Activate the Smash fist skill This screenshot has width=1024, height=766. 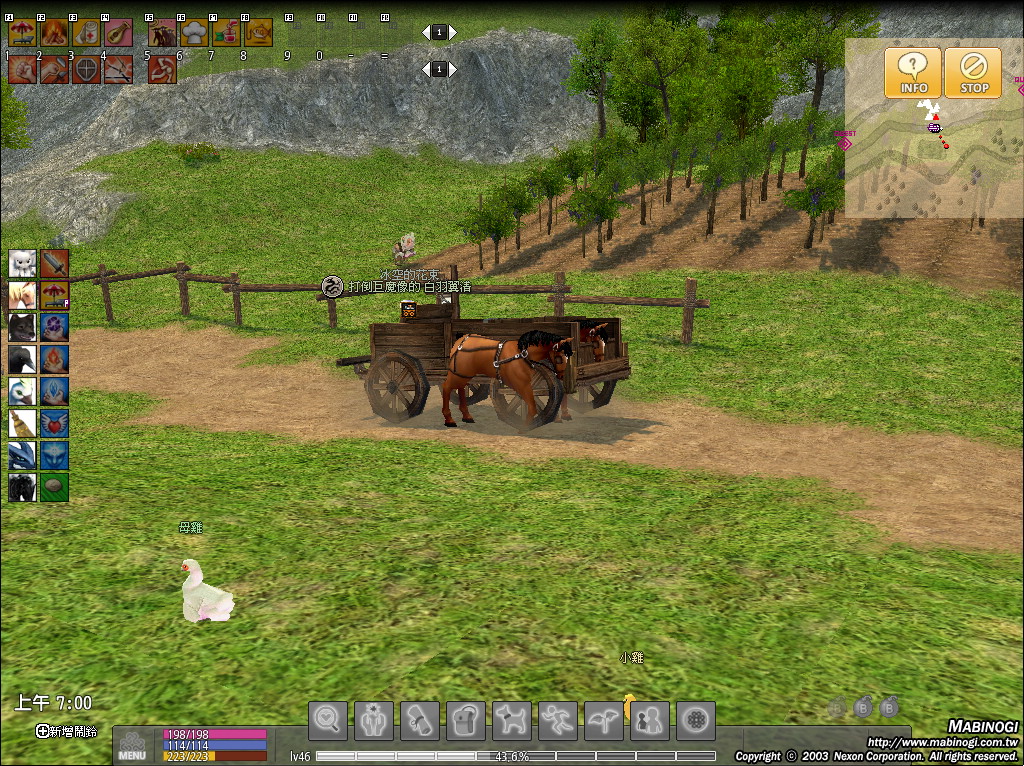tap(22, 69)
